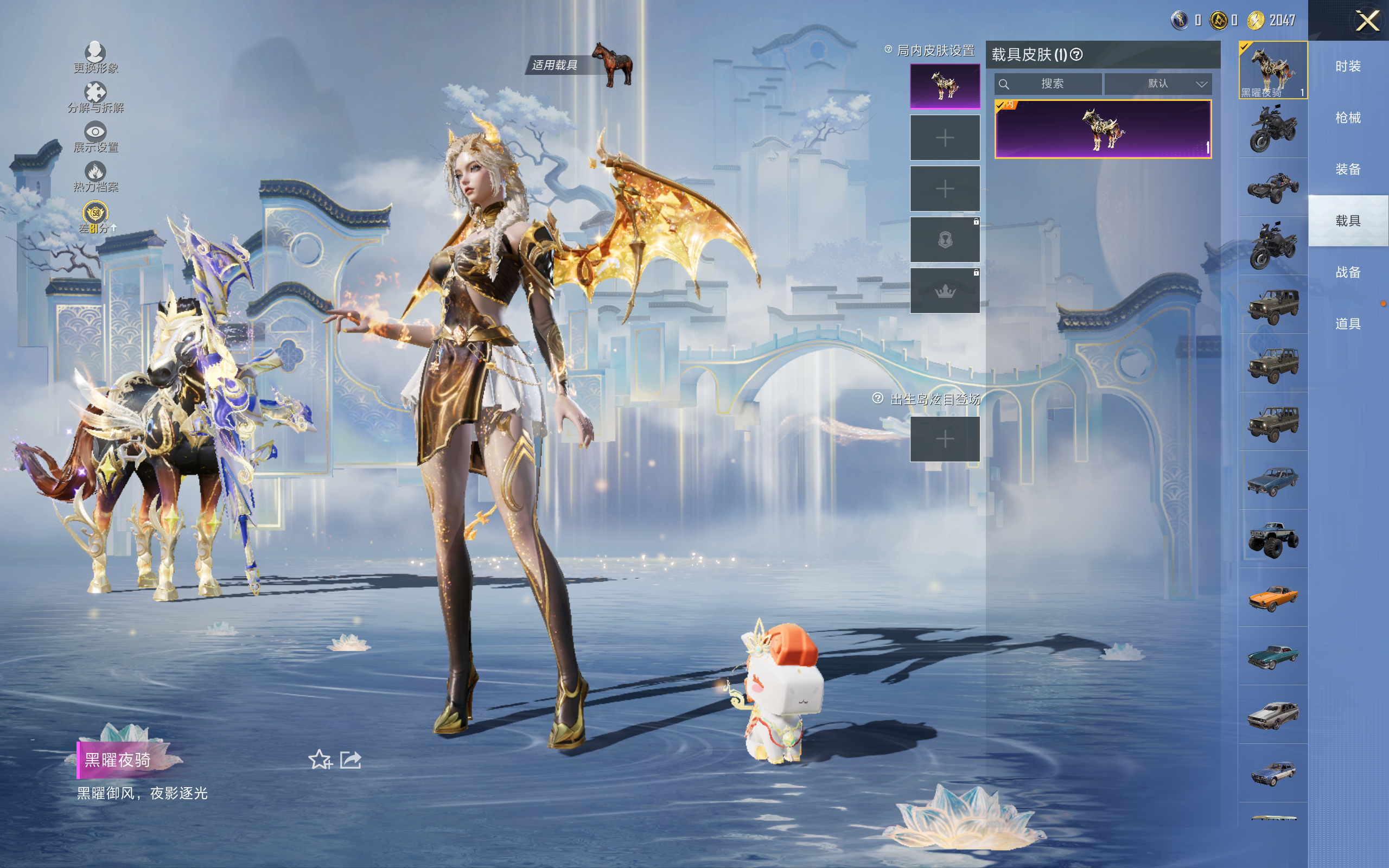
Task: Open the 枪械 category tab
Action: point(1348,118)
